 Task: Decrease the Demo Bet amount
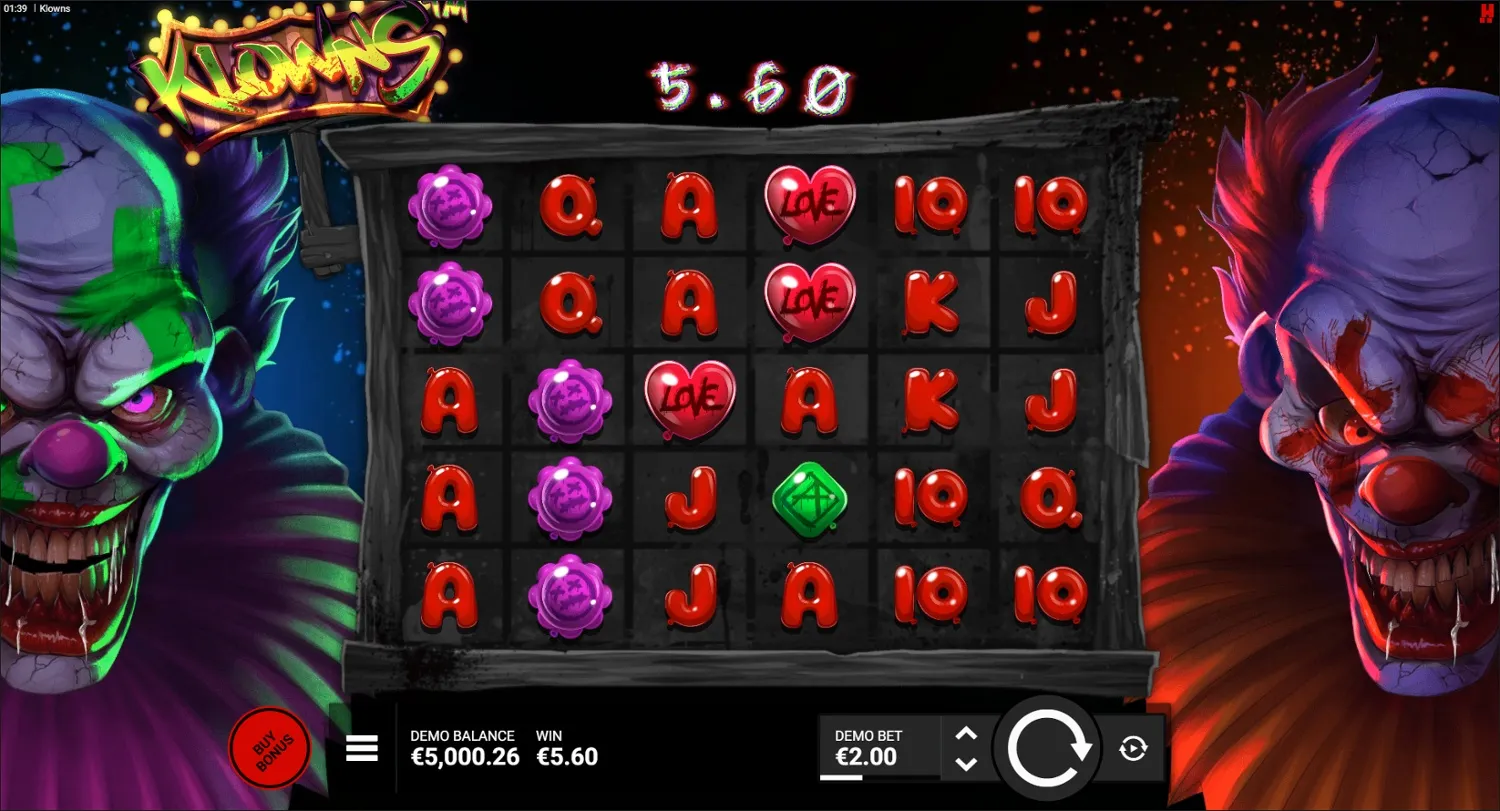click(x=965, y=765)
